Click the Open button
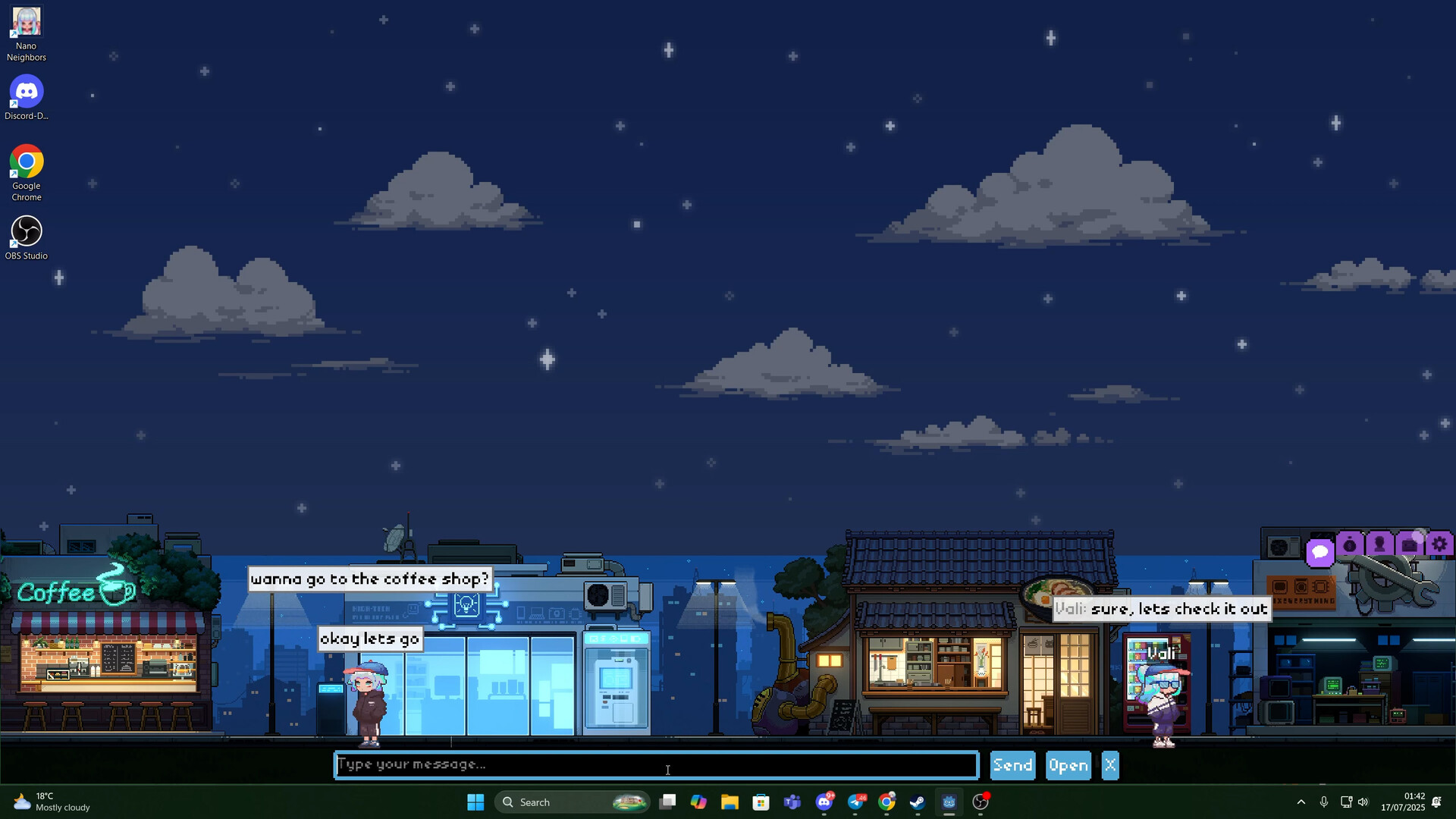Viewport: 1456px width, 819px height. pyautogui.click(x=1068, y=764)
